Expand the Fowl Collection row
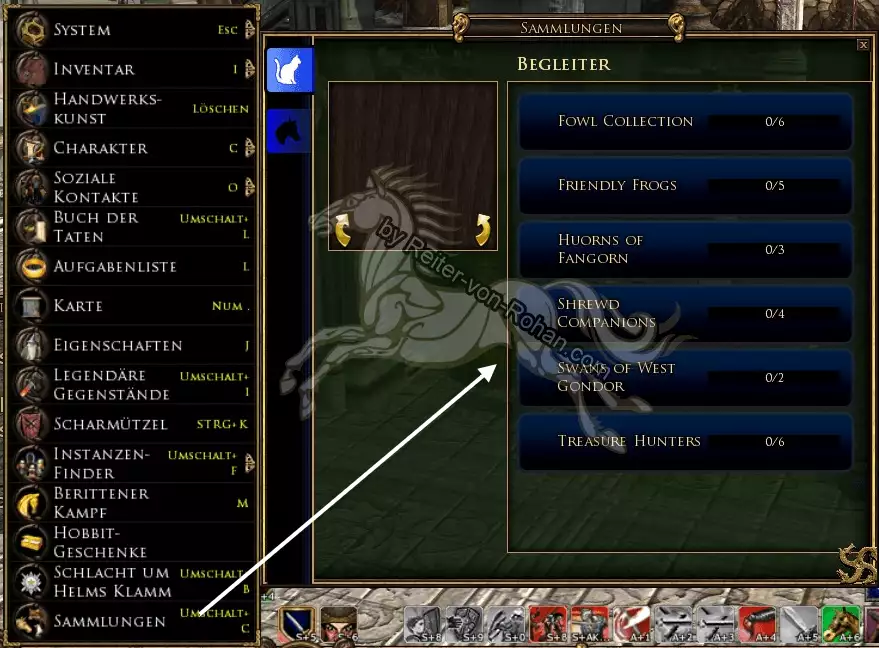879x648 pixels. 685,122
